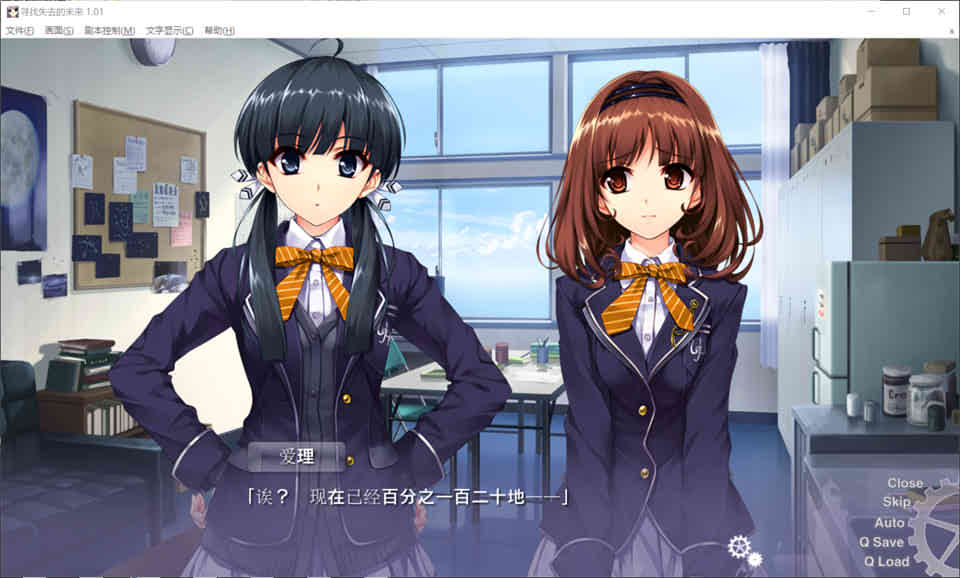Quick save with Q Save
The height and width of the screenshot is (578, 960).
pos(879,542)
